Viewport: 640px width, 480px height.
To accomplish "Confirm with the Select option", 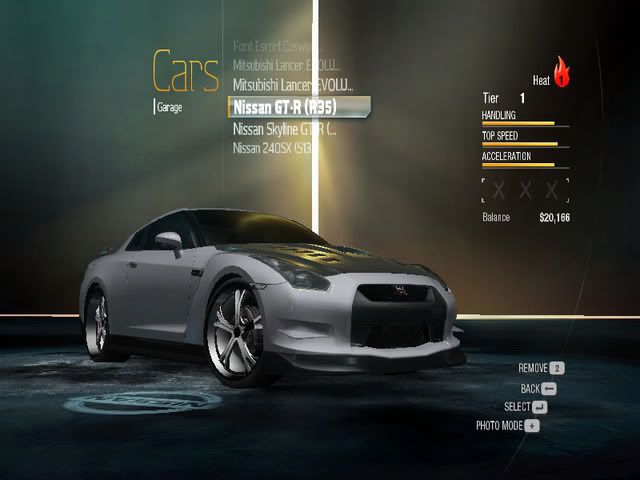I will click(526, 406).
